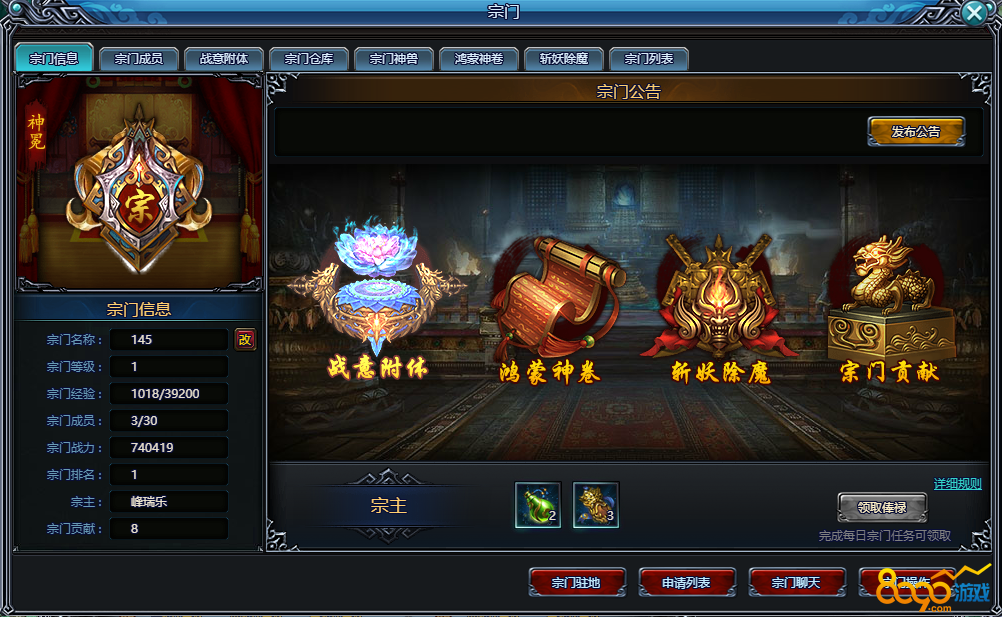This screenshot has height=617, width=1002.
Task: Claim salary with the 领取俸禄 button
Action: tap(882, 507)
